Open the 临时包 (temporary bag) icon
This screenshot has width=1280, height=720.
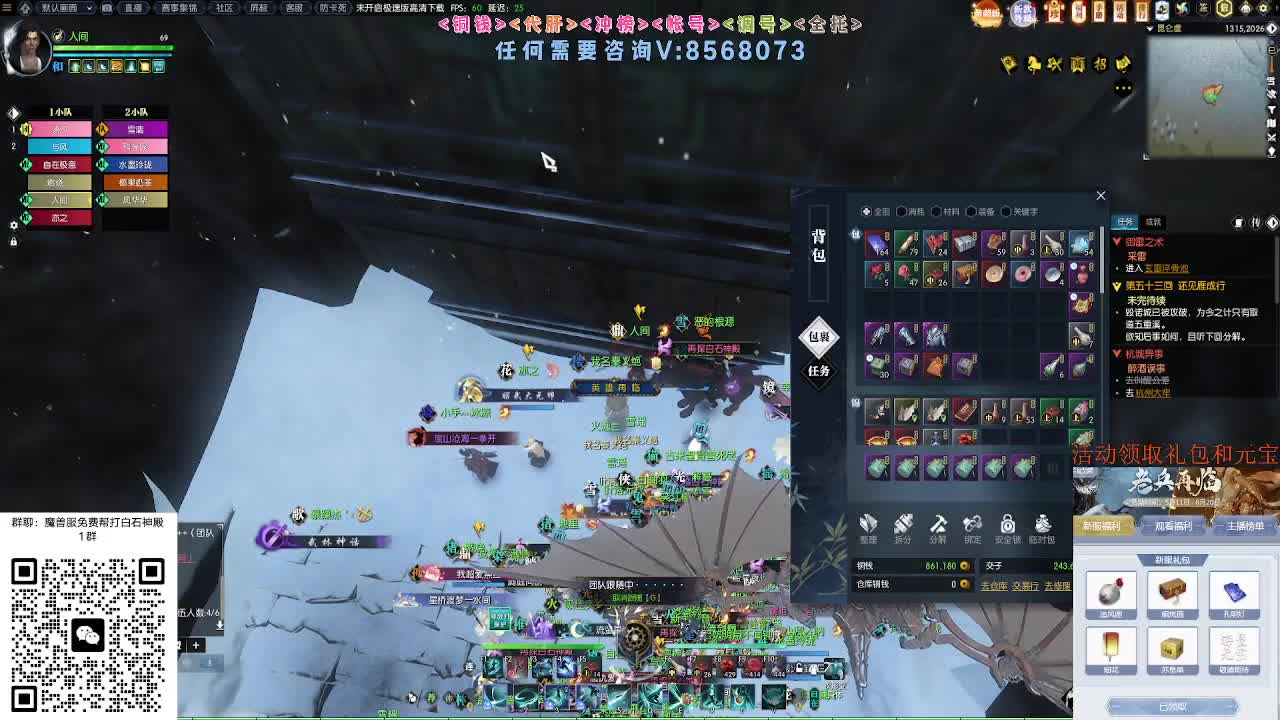click(x=1041, y=523)
